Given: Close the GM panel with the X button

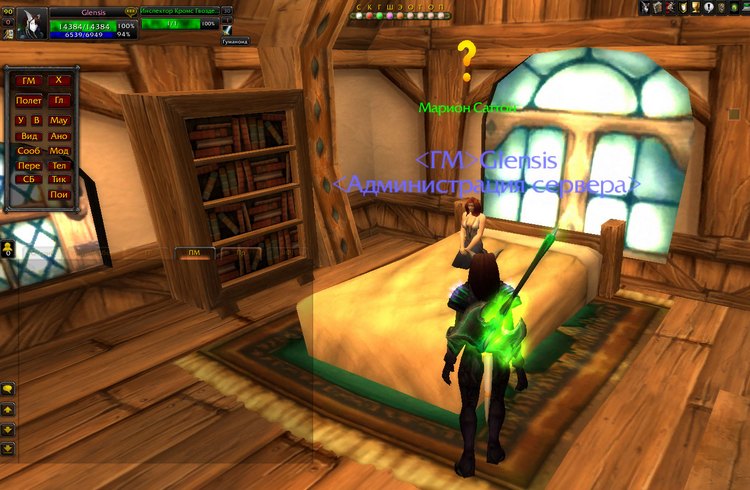Looking at the screenshot, I should [58, 80].
